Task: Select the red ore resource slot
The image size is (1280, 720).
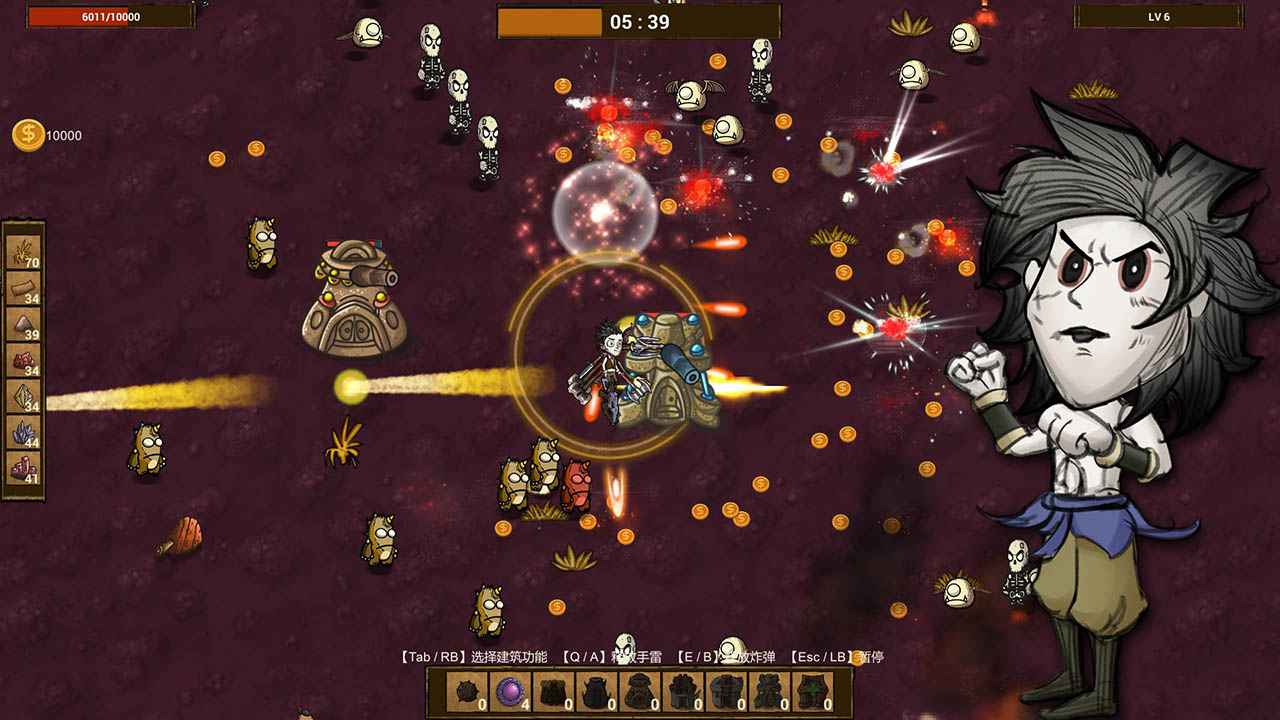Action: pos(24,360)
